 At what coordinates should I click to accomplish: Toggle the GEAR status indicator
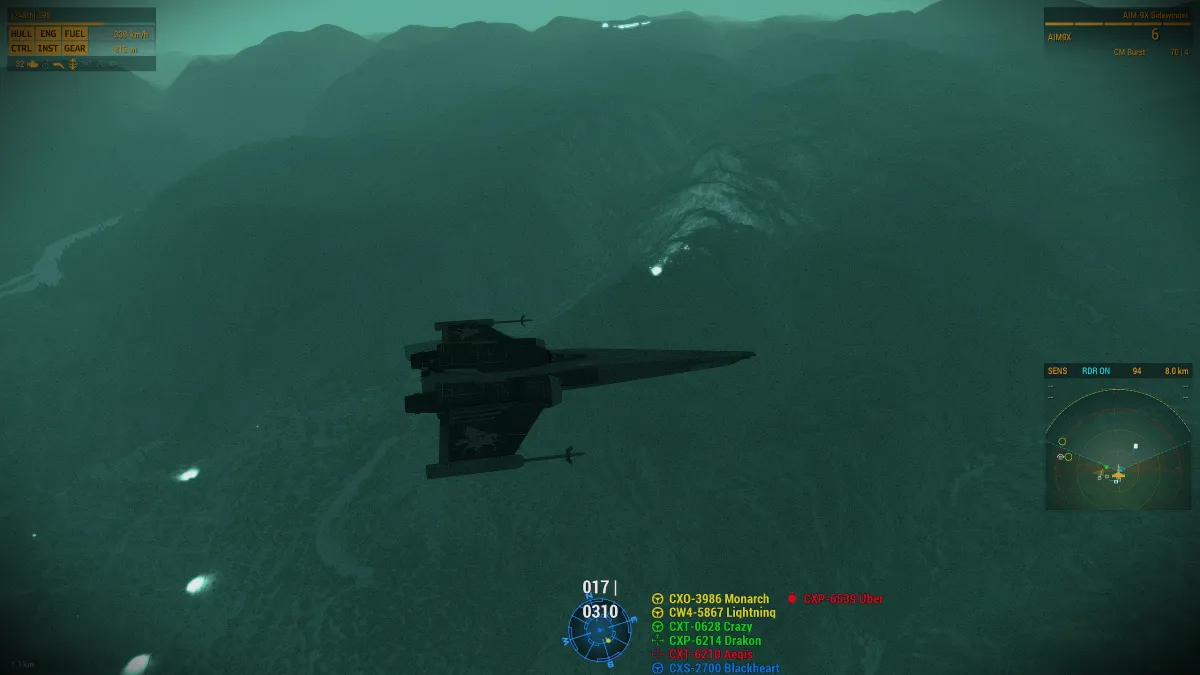75,48
